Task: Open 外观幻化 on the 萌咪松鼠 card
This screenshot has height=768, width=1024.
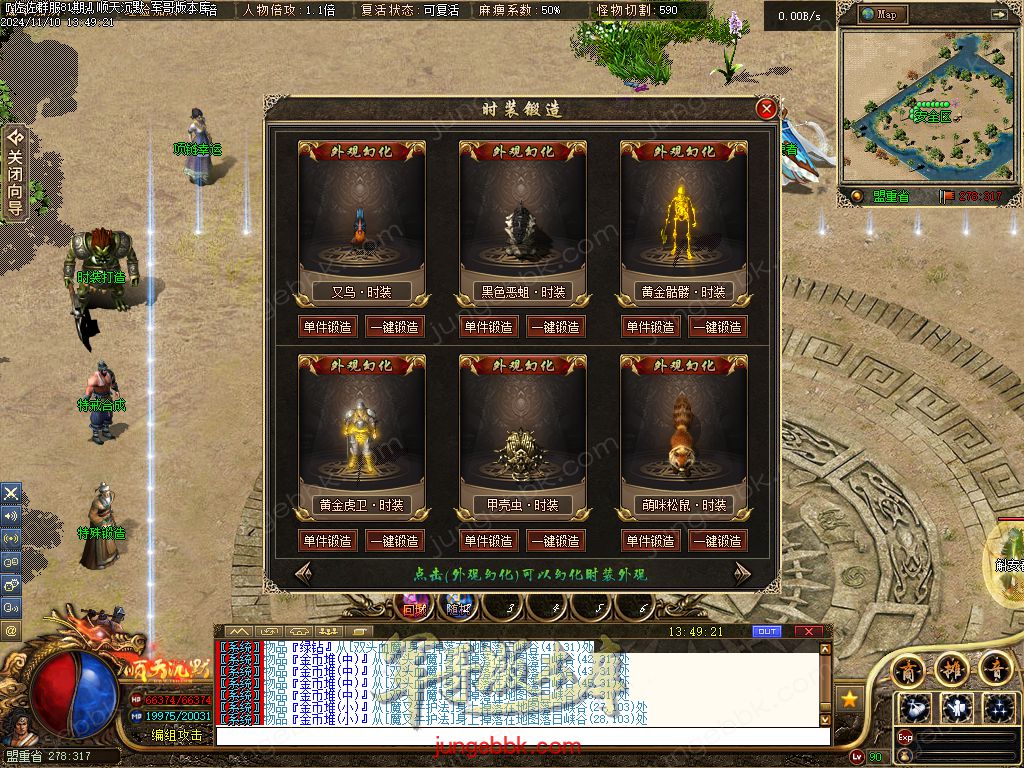Action: click(x=684, y=366)
